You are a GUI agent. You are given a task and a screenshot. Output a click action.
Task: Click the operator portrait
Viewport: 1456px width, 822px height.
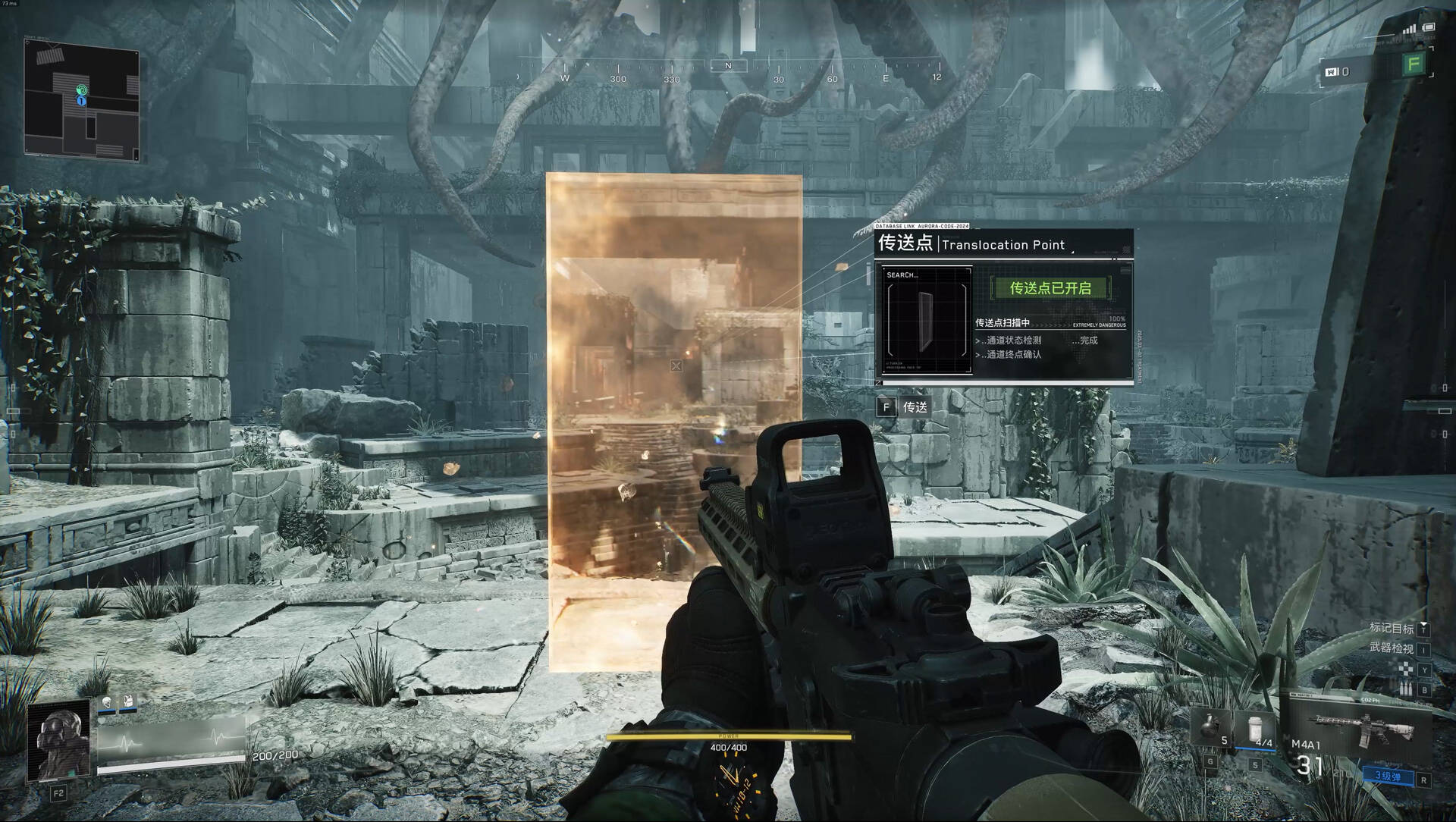click(58, 741)
